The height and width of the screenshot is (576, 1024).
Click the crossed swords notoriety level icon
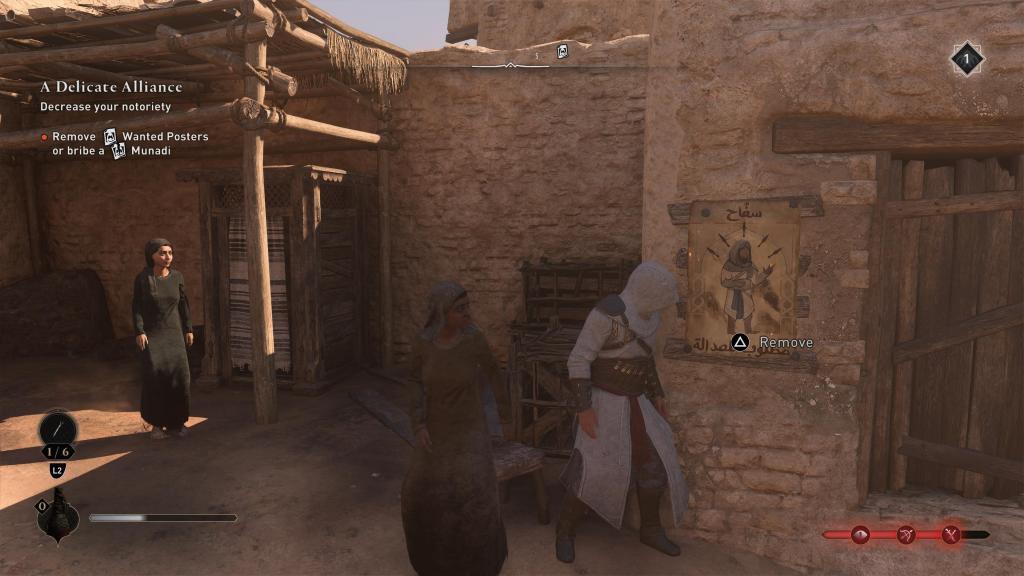click(x=950, y=535)
